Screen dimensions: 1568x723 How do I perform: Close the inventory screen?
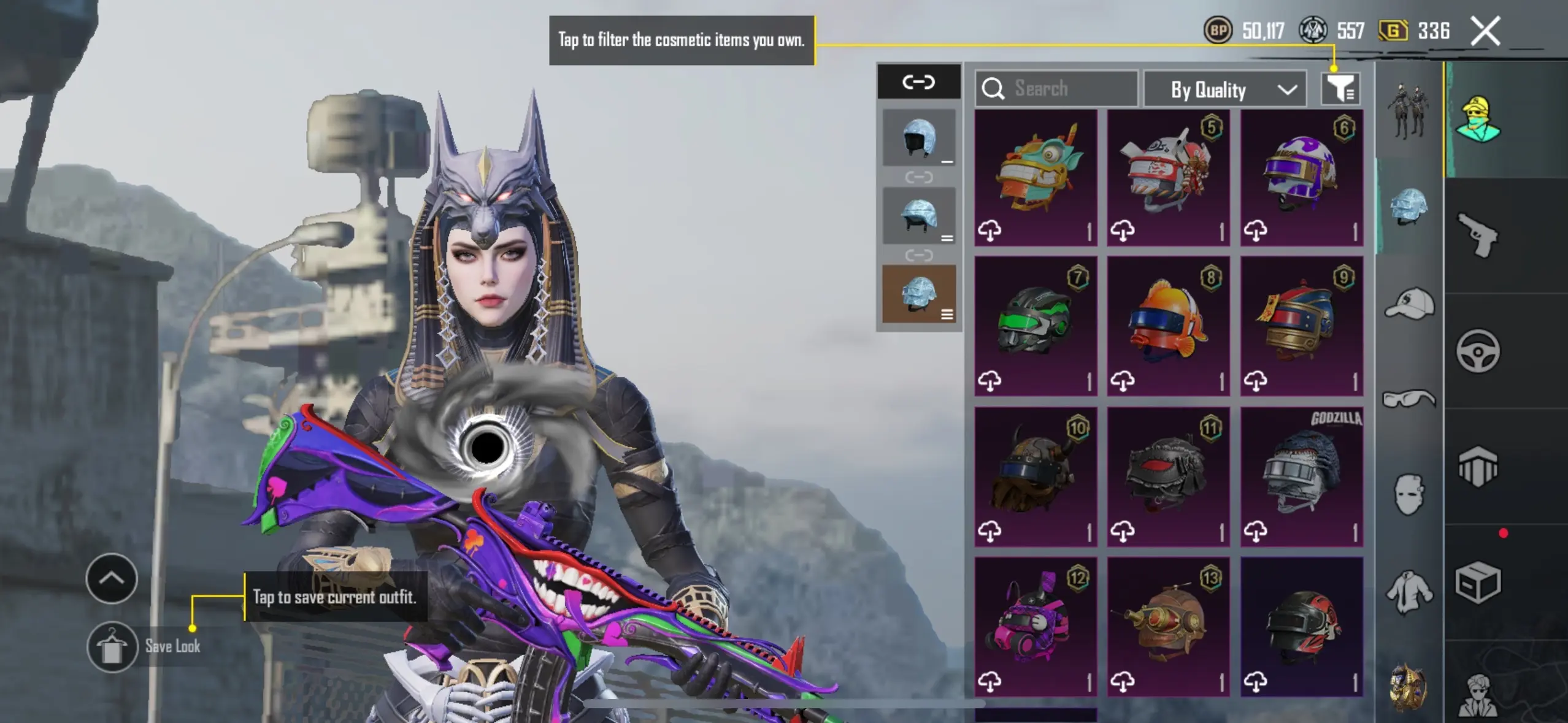pos(1485,31)
